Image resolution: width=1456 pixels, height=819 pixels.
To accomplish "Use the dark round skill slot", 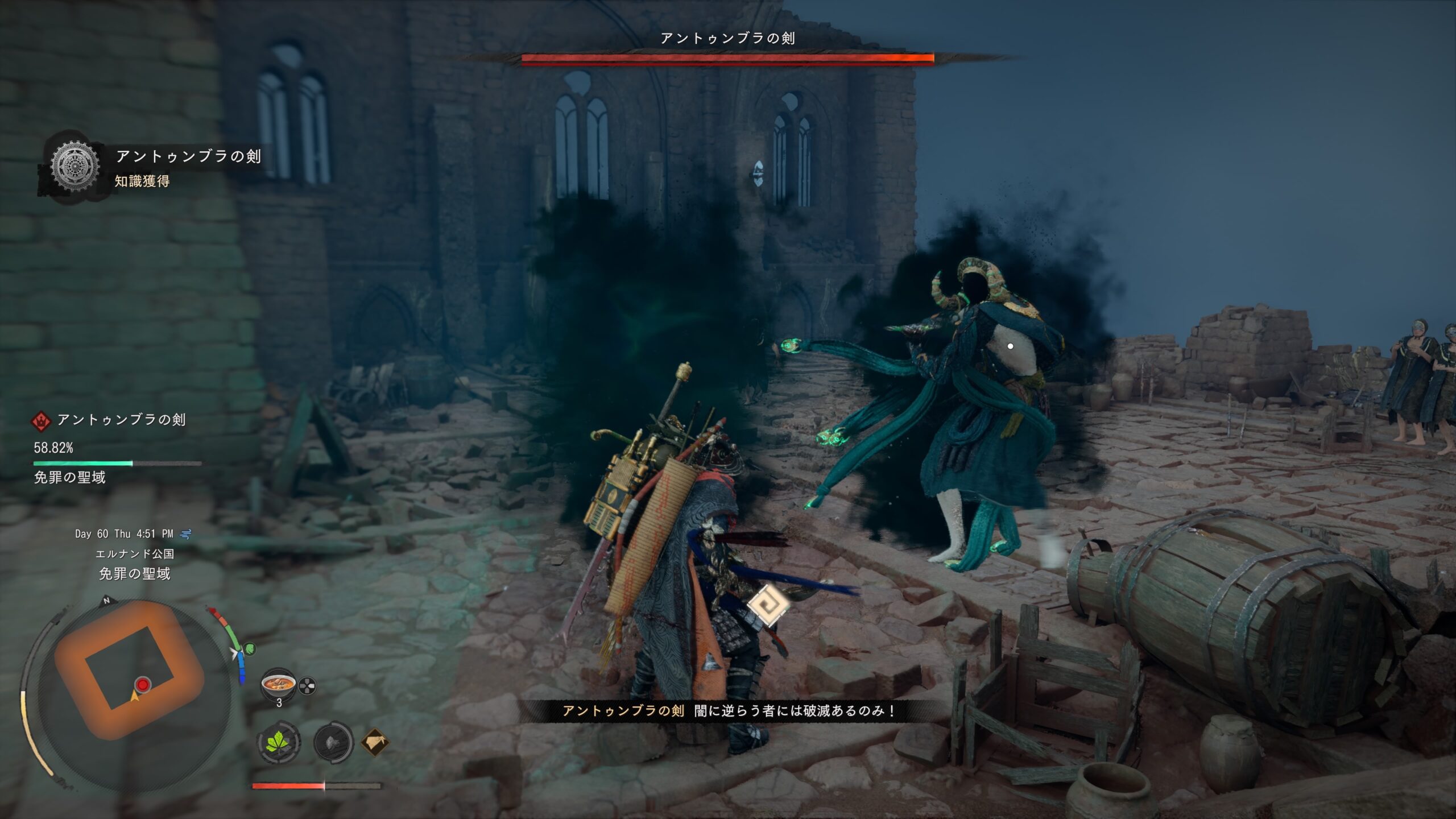I will 334,742.
